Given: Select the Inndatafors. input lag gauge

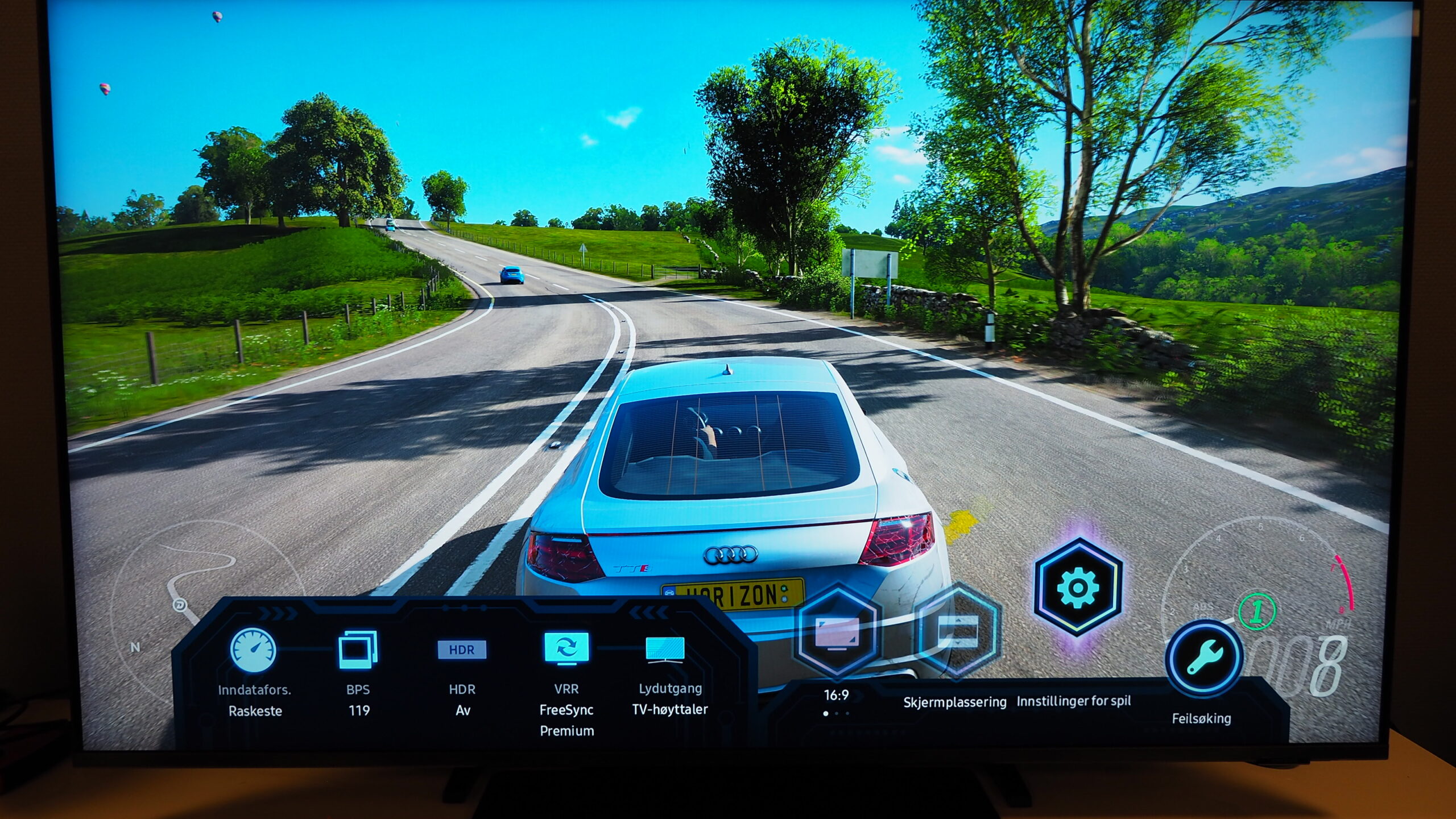Looking at the screenshot, I should 254,650.
